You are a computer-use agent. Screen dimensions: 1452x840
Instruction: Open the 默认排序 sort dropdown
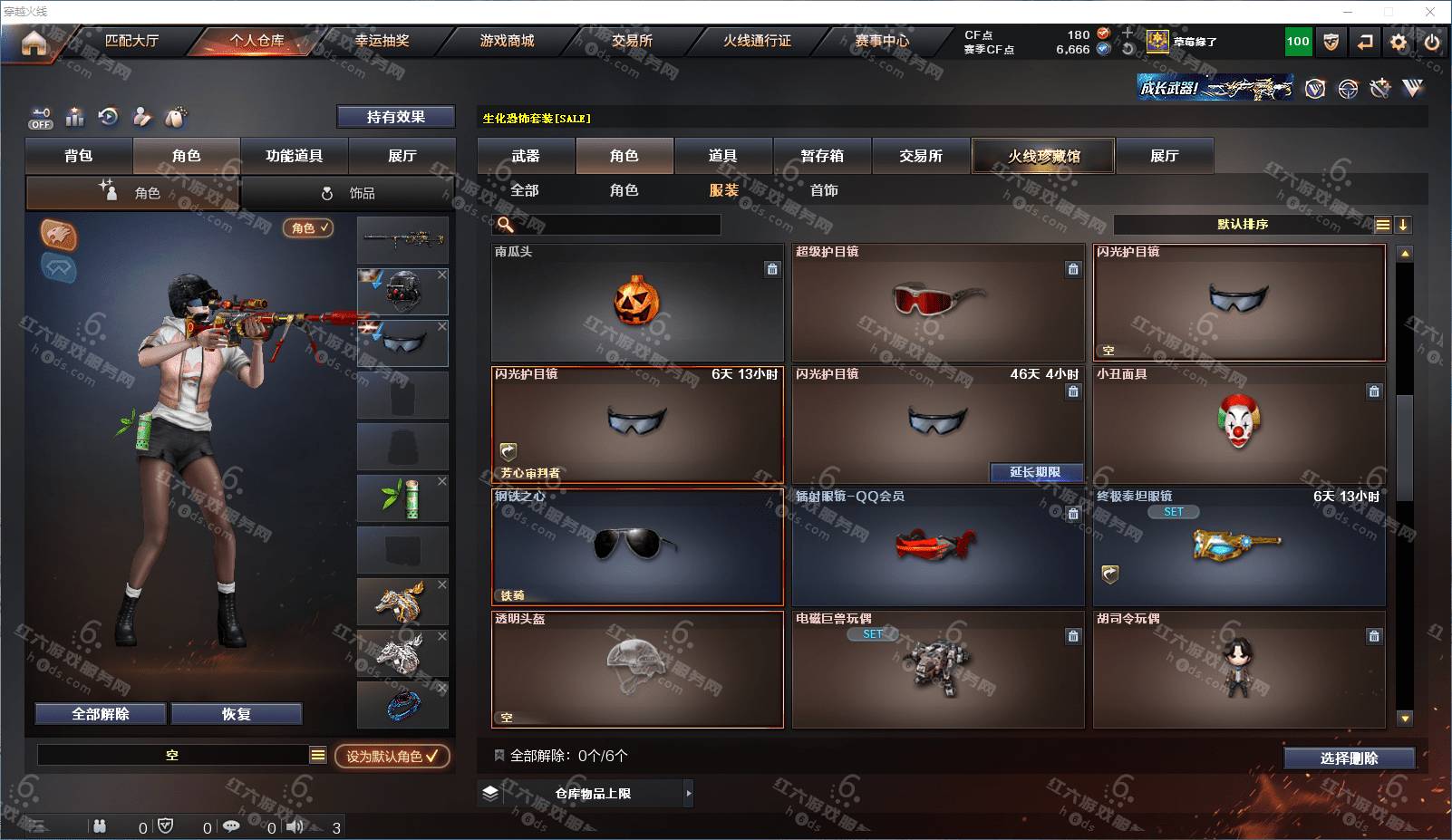click(x=1243, y=225)
